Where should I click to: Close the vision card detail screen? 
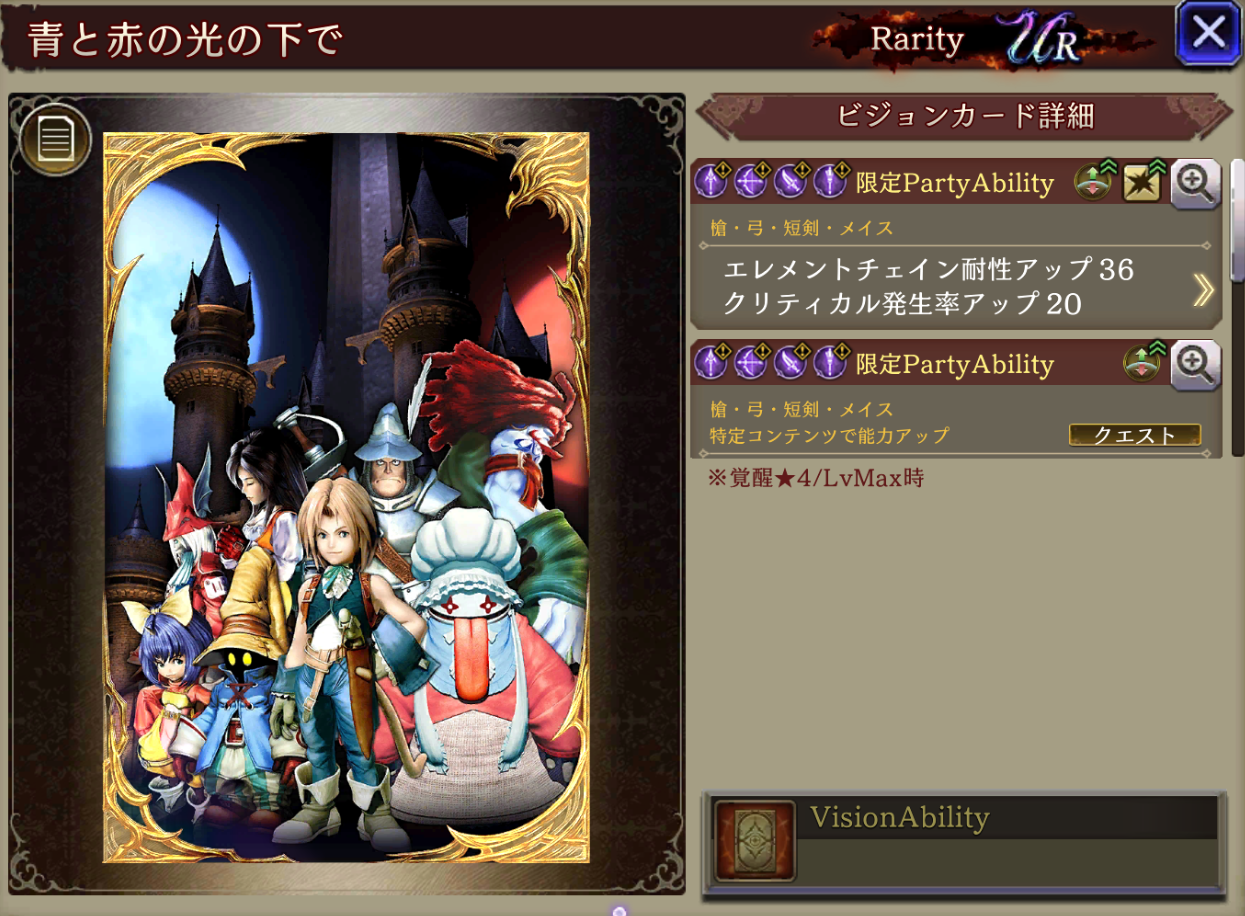tap(1208, 34)
